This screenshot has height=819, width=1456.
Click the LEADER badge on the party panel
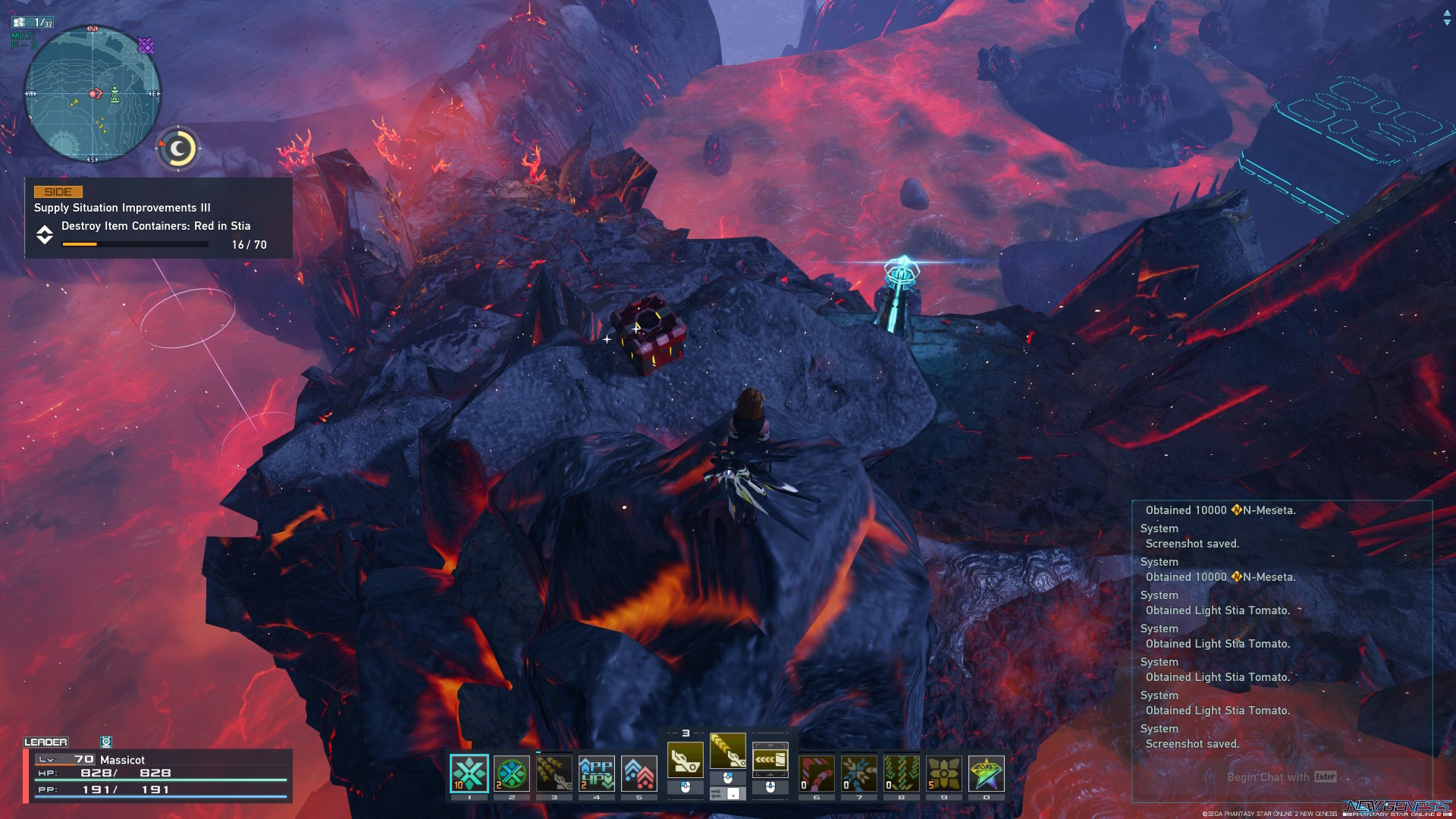(x=45, y=742)
